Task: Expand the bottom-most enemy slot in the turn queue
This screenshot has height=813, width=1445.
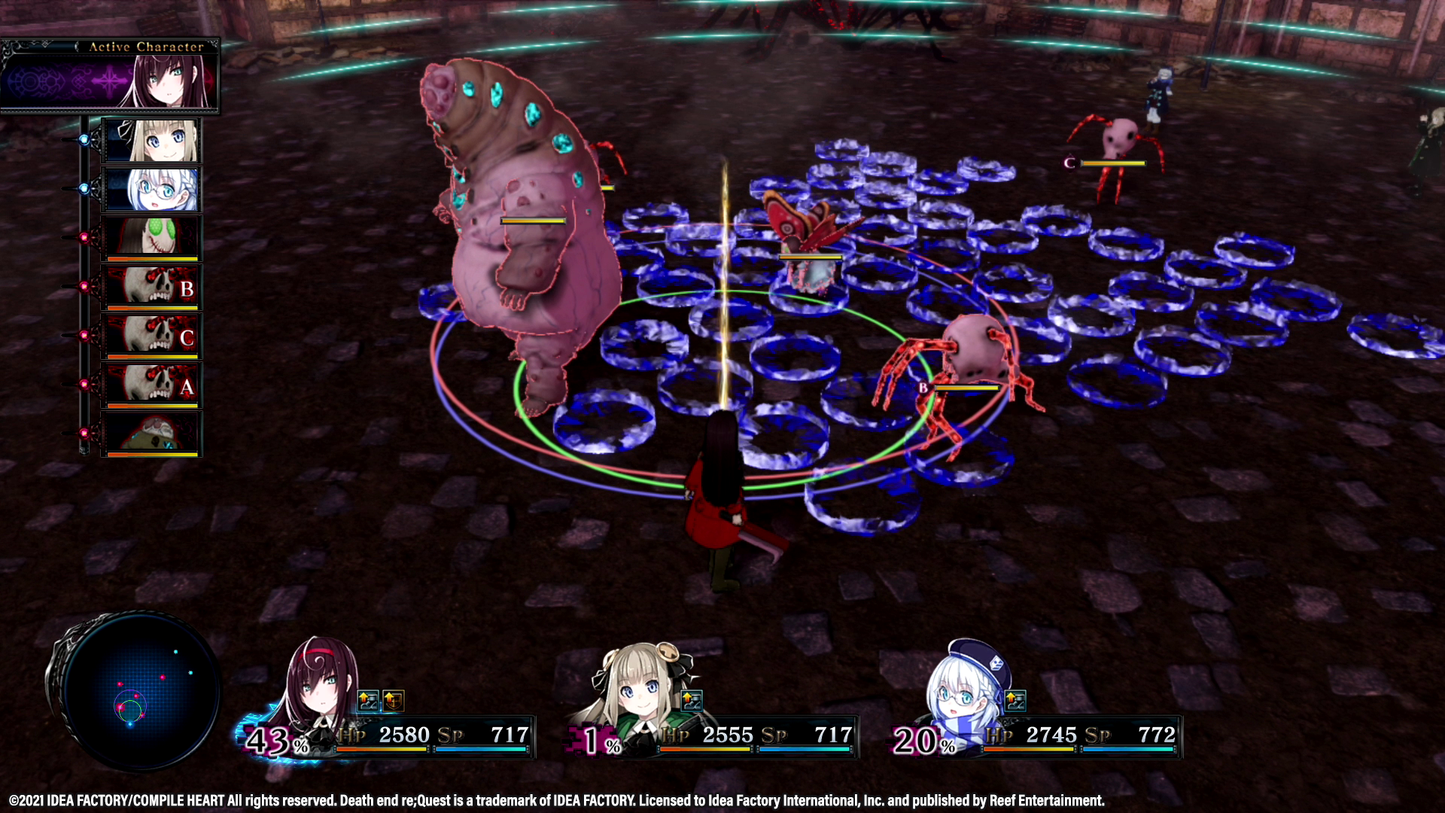Action: [151, 432]
